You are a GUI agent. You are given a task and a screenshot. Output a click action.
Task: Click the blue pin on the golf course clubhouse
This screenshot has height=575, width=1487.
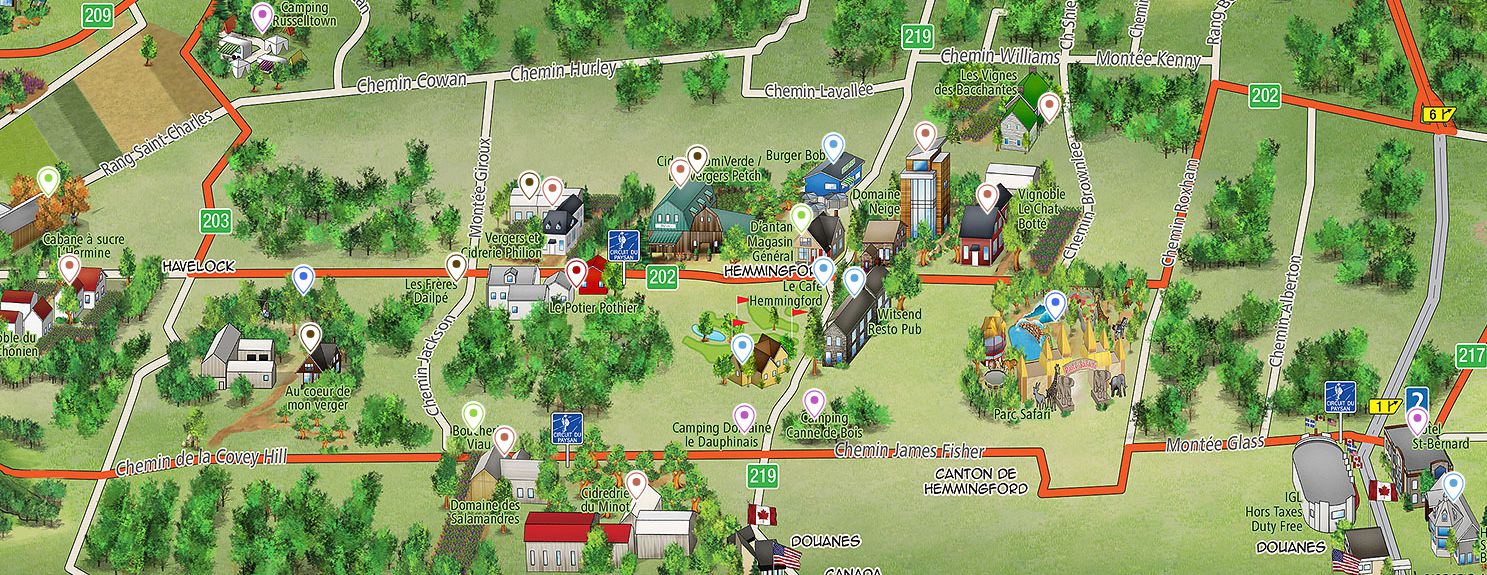[741, 347]
